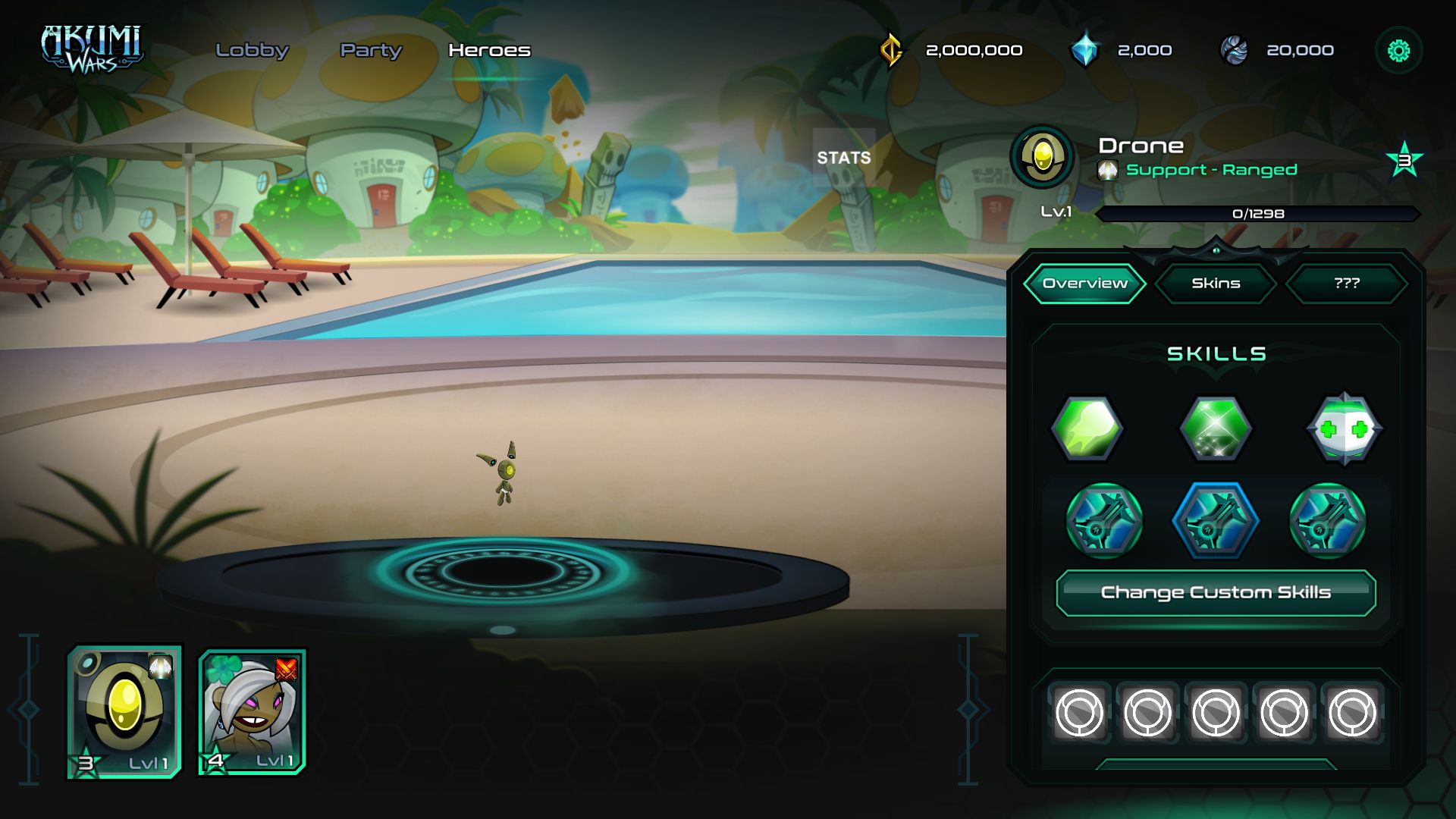Click the gold coin currency icon
This screenshot has width=1456, height=819.
[x=892, y=50]
